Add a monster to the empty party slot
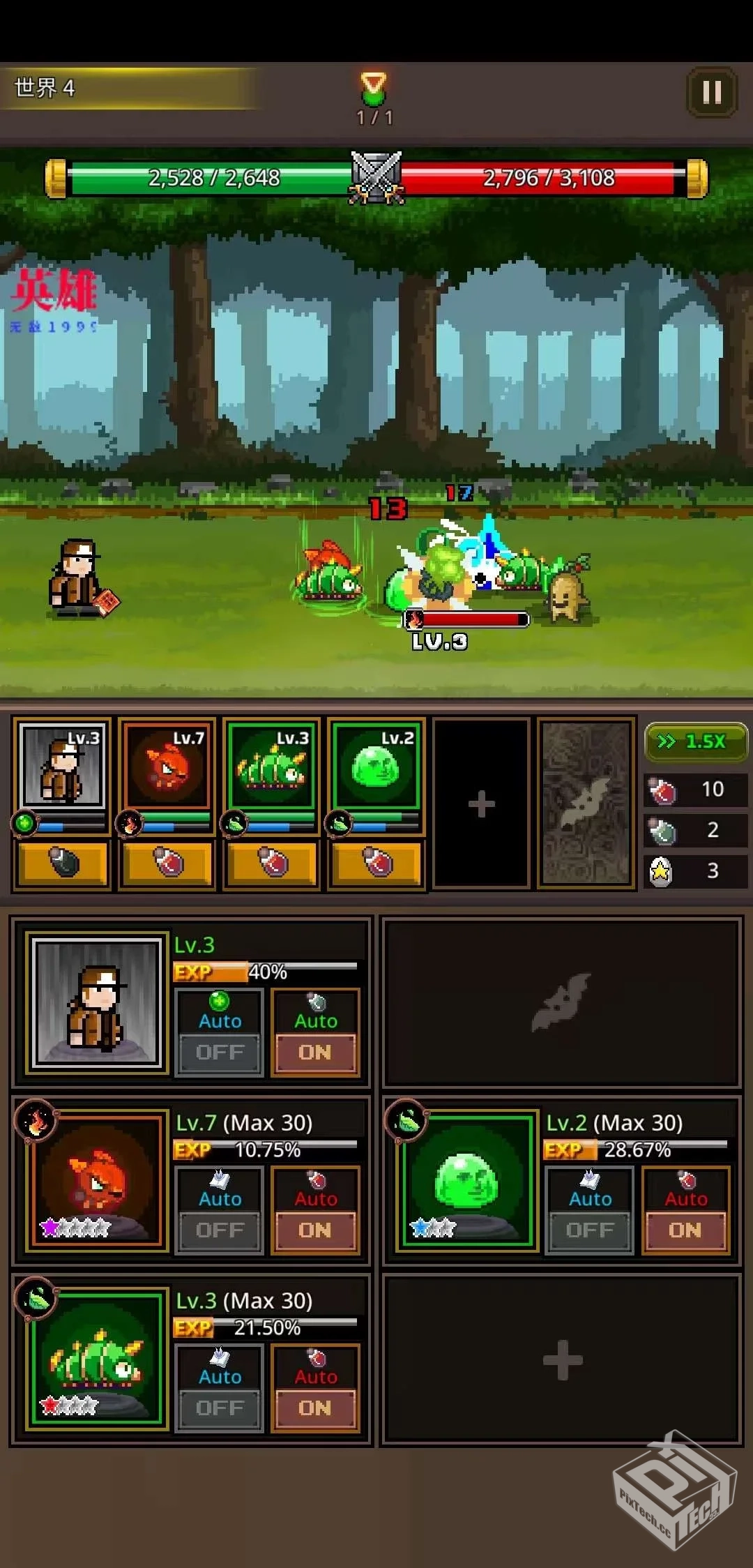 click(481, 804)
